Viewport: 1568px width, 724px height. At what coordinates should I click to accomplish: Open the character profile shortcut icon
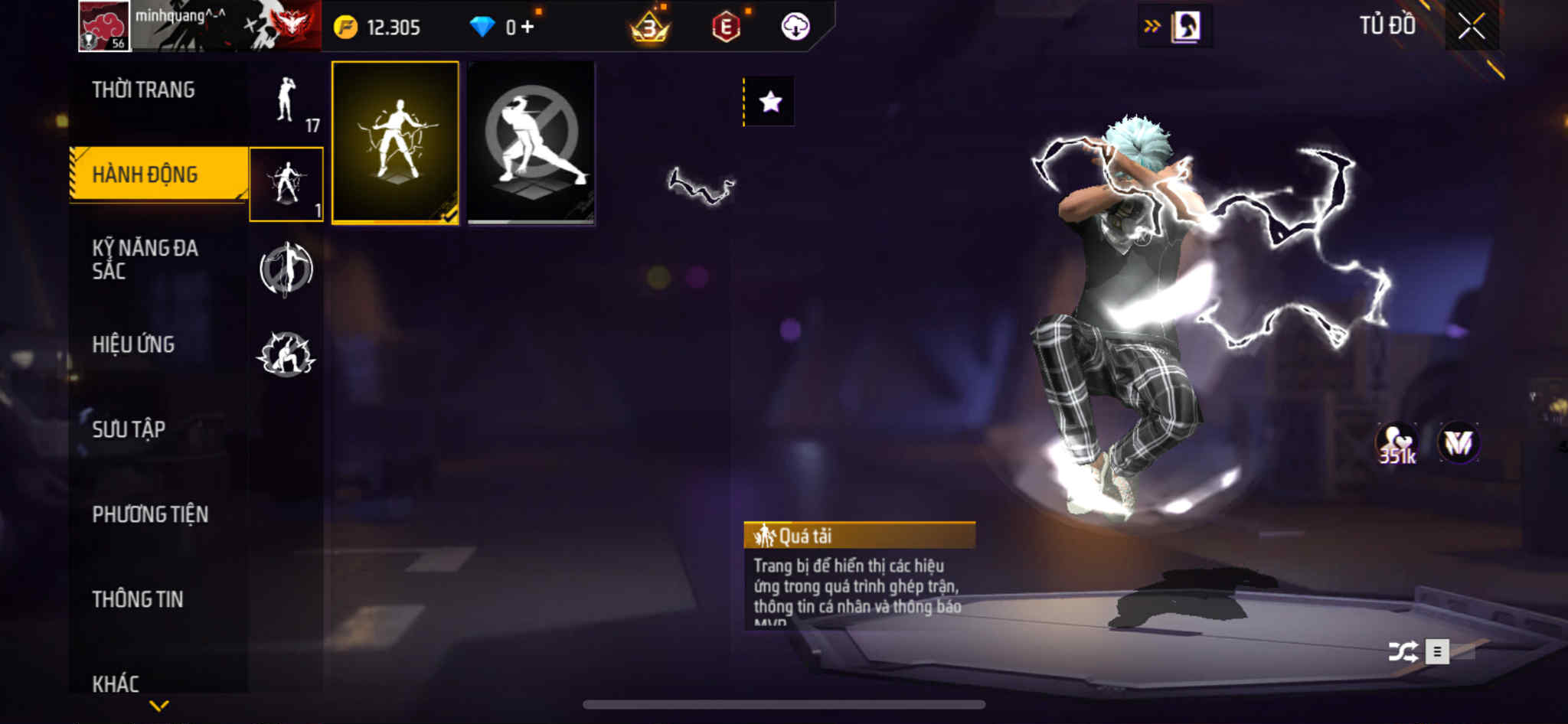[x=1186, y=27]
